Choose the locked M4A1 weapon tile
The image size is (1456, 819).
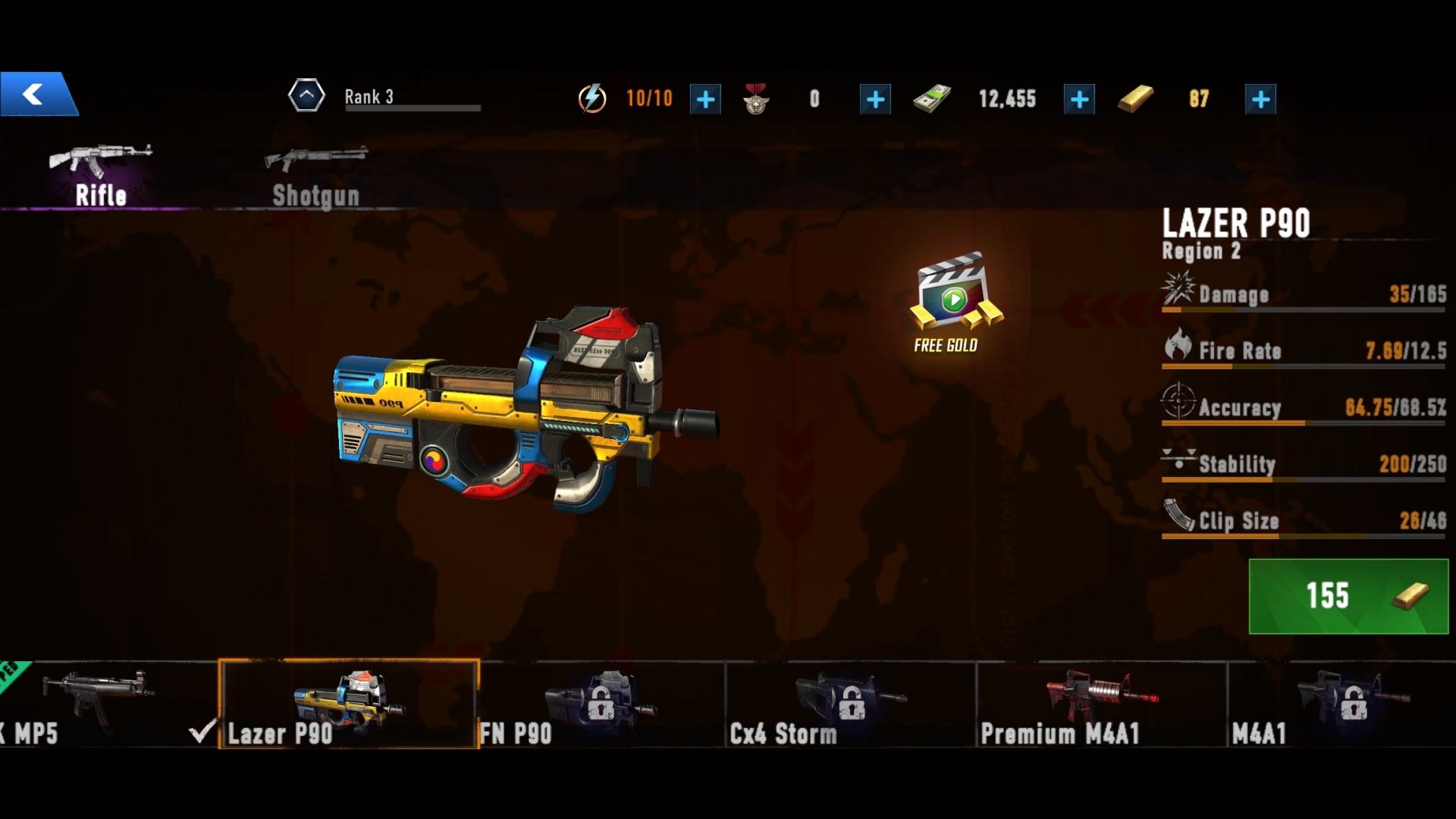point(1342,704)
